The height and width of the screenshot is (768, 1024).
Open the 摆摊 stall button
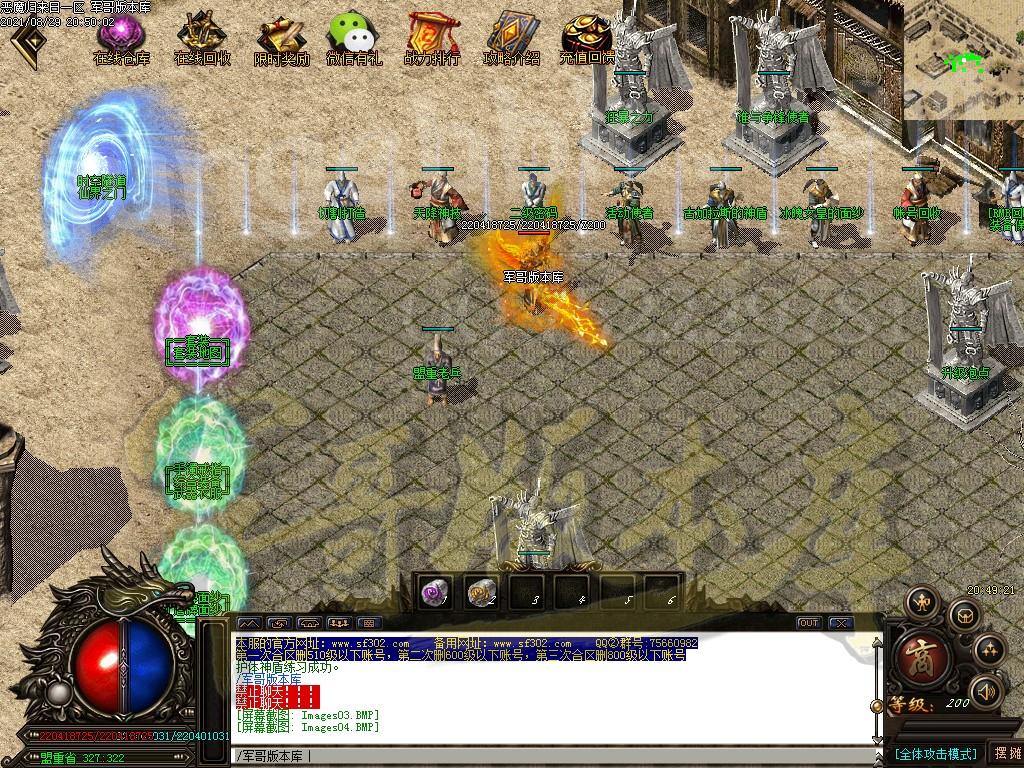(1004, 753)
